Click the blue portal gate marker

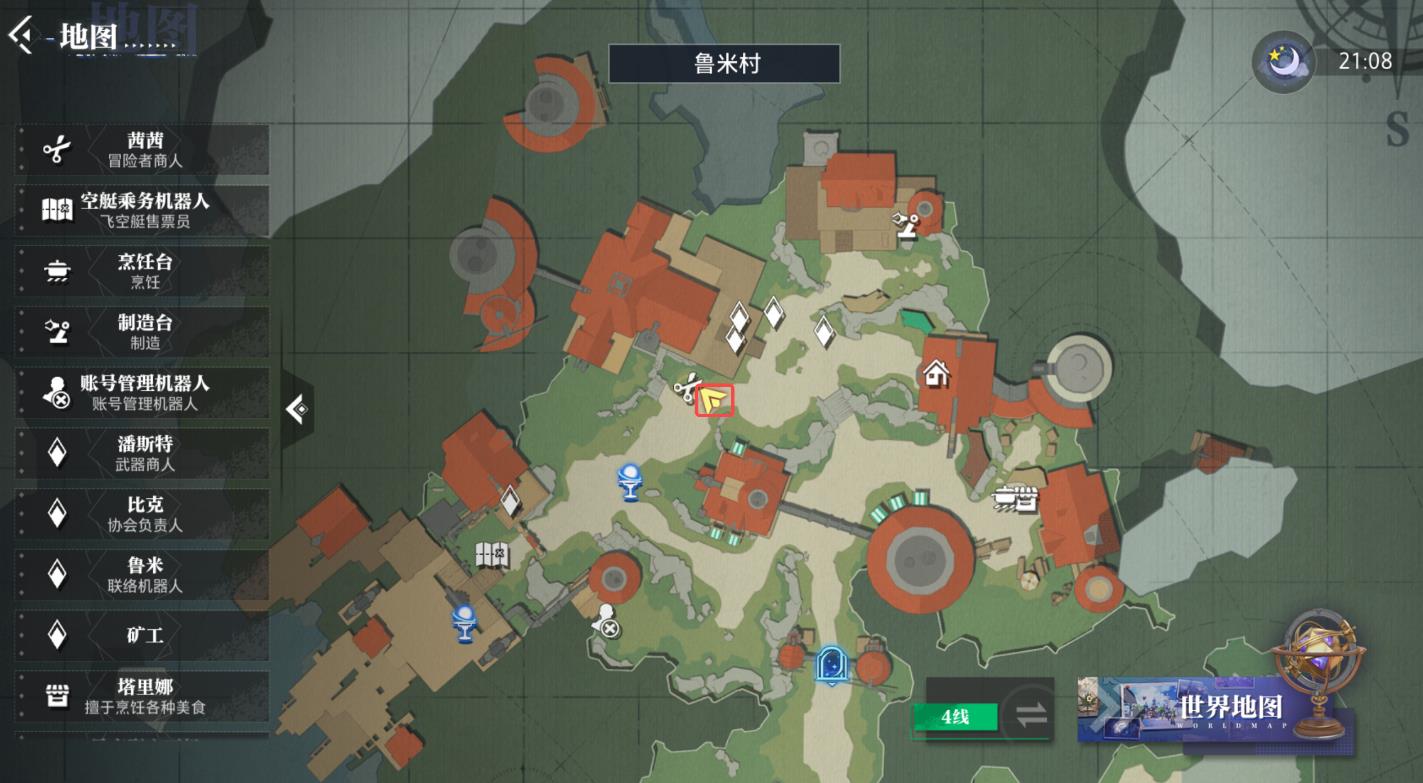829,665
